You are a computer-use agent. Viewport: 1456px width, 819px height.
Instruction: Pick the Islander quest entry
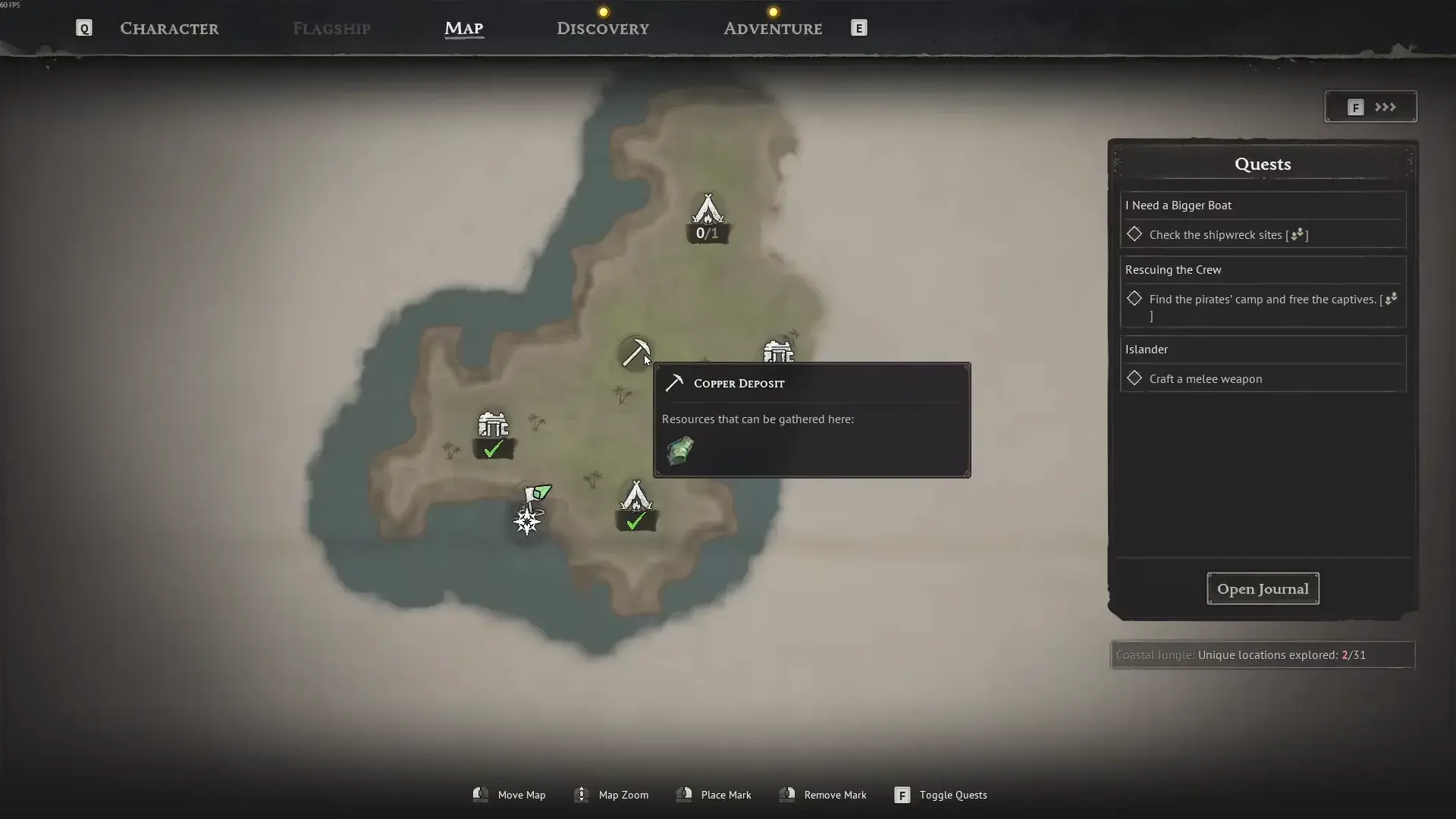click(1147, 350)
